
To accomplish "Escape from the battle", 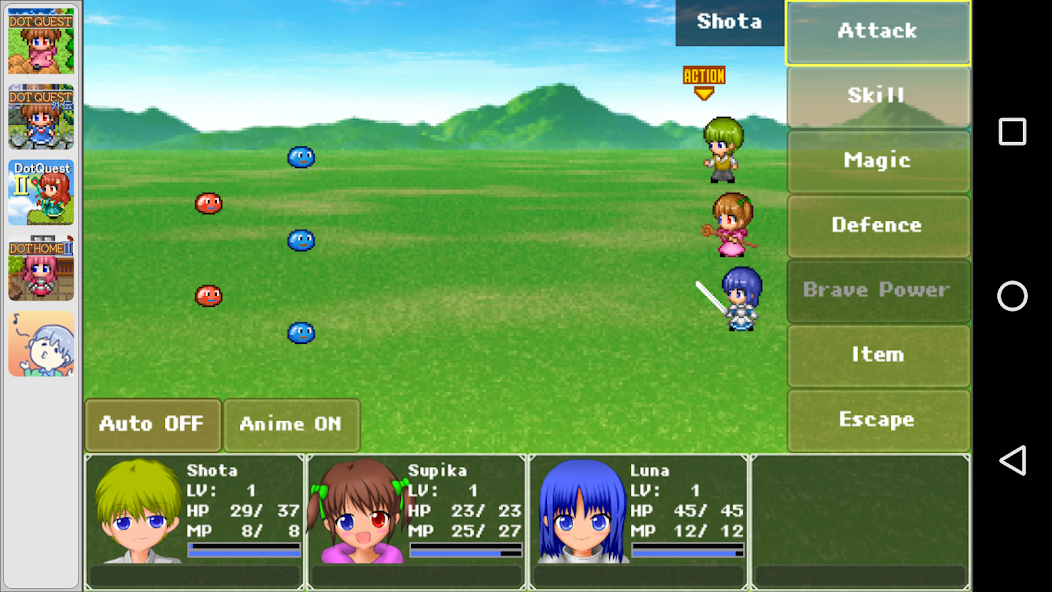I will pos(877,420).
